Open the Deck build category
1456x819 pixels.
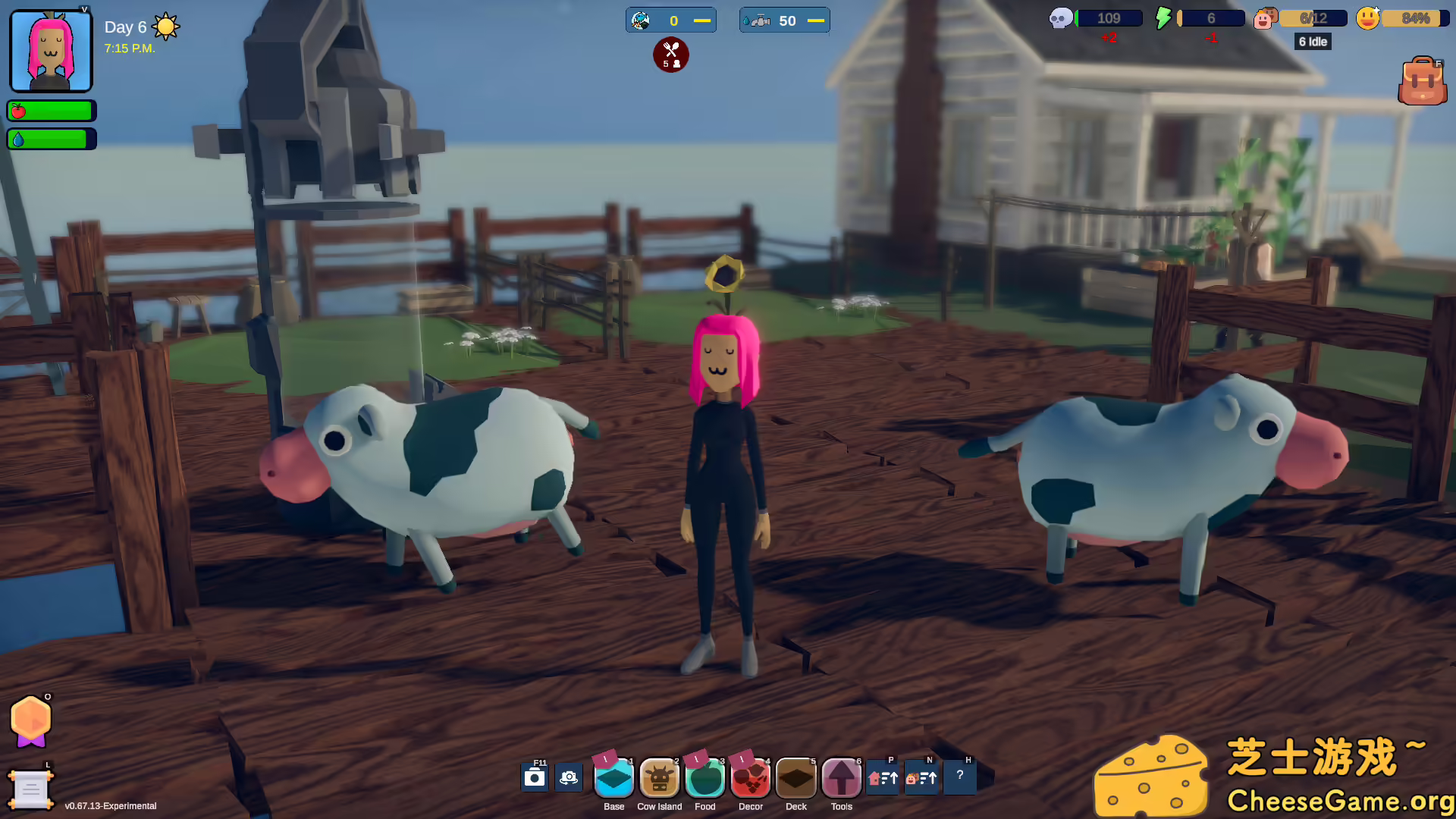(795, 778)
